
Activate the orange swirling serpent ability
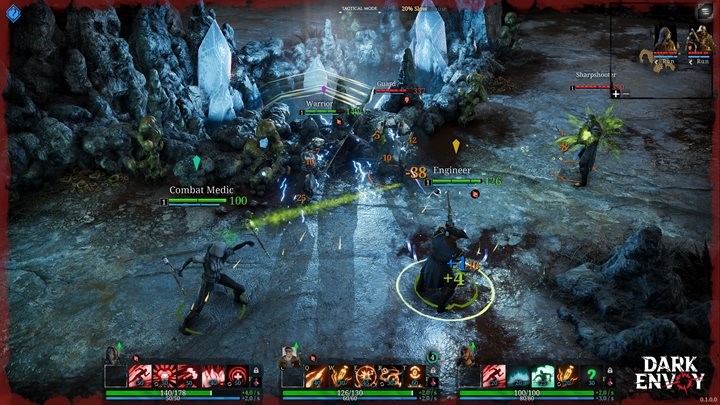(x=390, y=377)
